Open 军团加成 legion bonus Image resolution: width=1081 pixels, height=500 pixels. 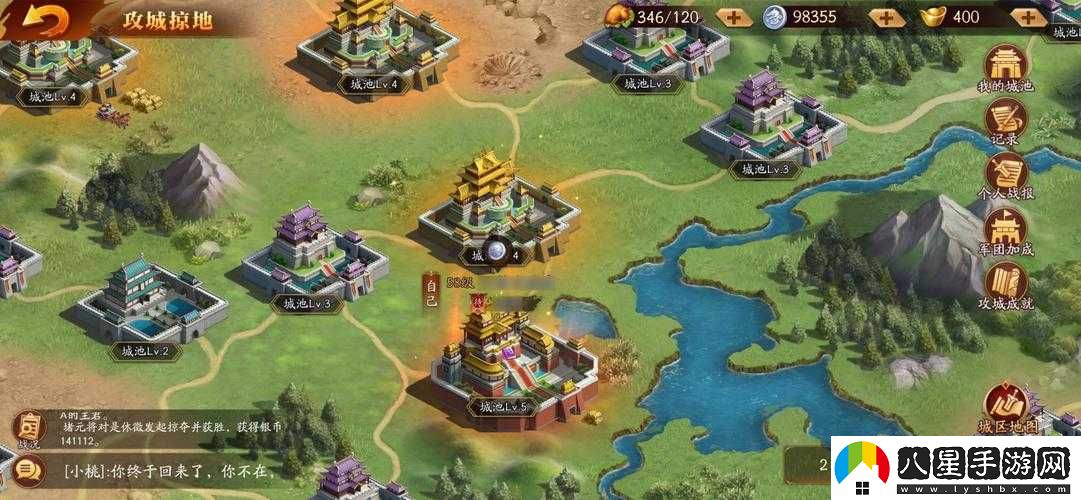(x=1005, y=230)
